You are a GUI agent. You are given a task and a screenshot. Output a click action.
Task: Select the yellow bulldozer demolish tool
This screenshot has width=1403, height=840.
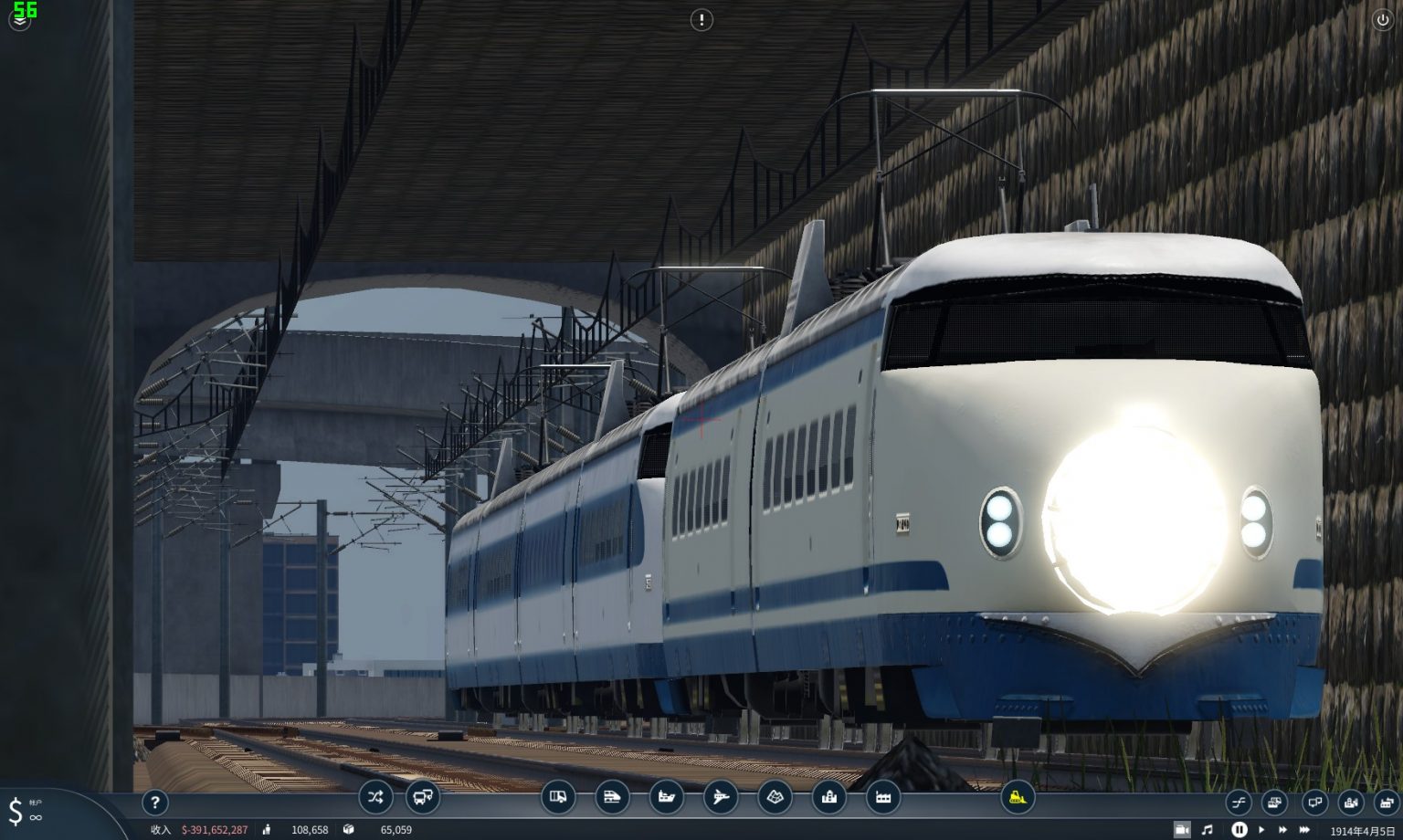coord(1017,795)
